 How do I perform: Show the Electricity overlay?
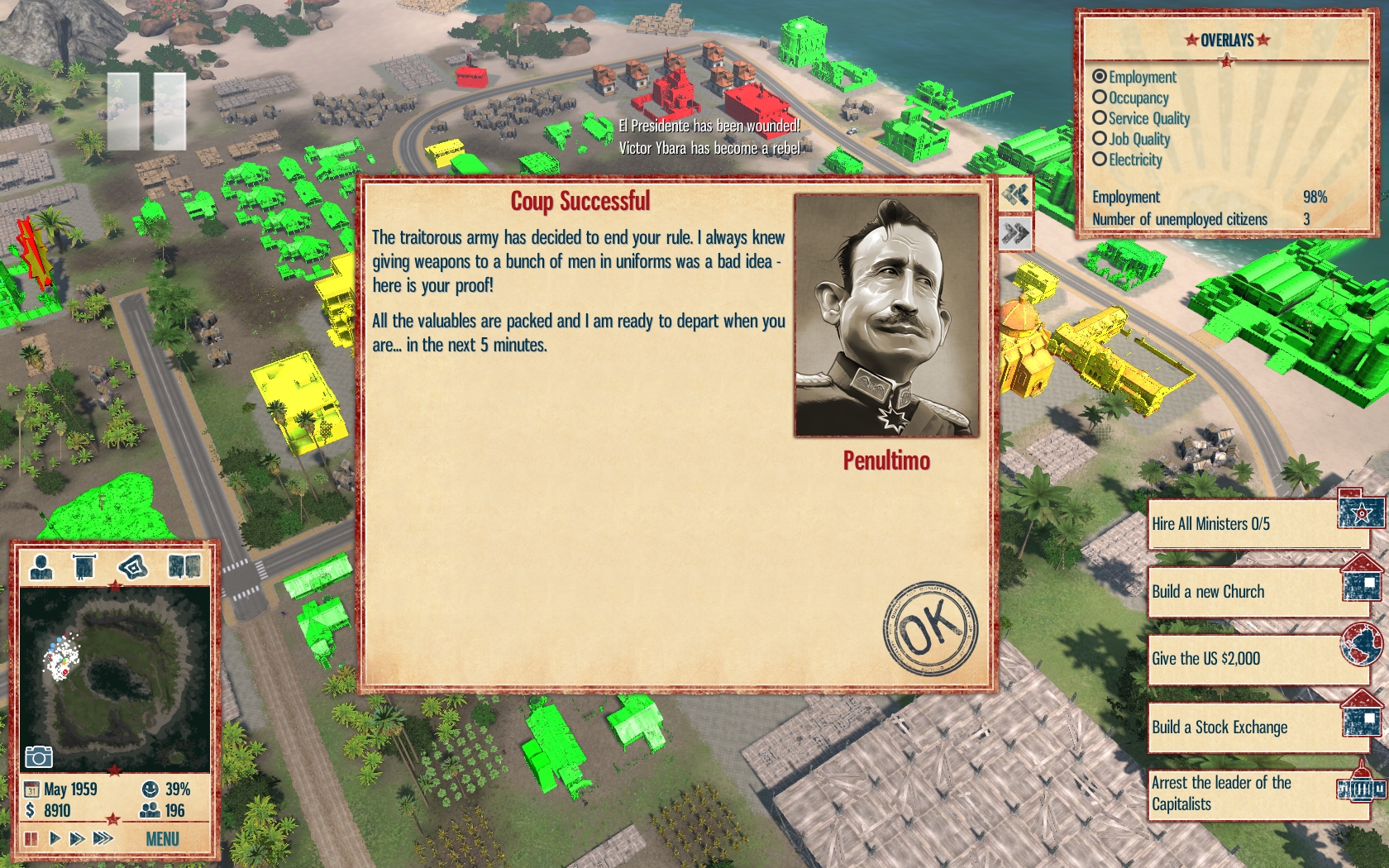1100,160
